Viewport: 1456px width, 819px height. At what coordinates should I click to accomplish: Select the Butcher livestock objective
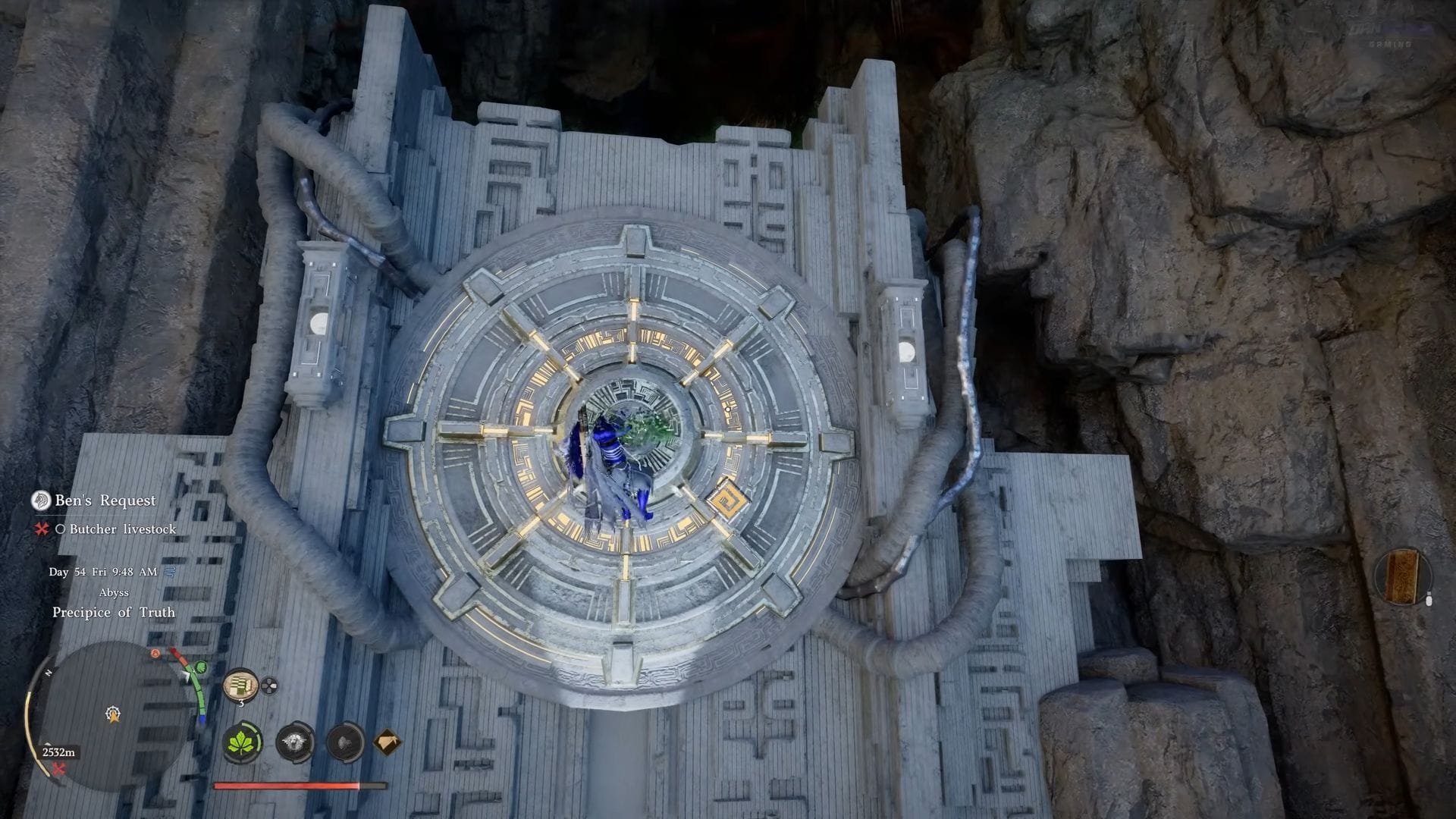122,529
